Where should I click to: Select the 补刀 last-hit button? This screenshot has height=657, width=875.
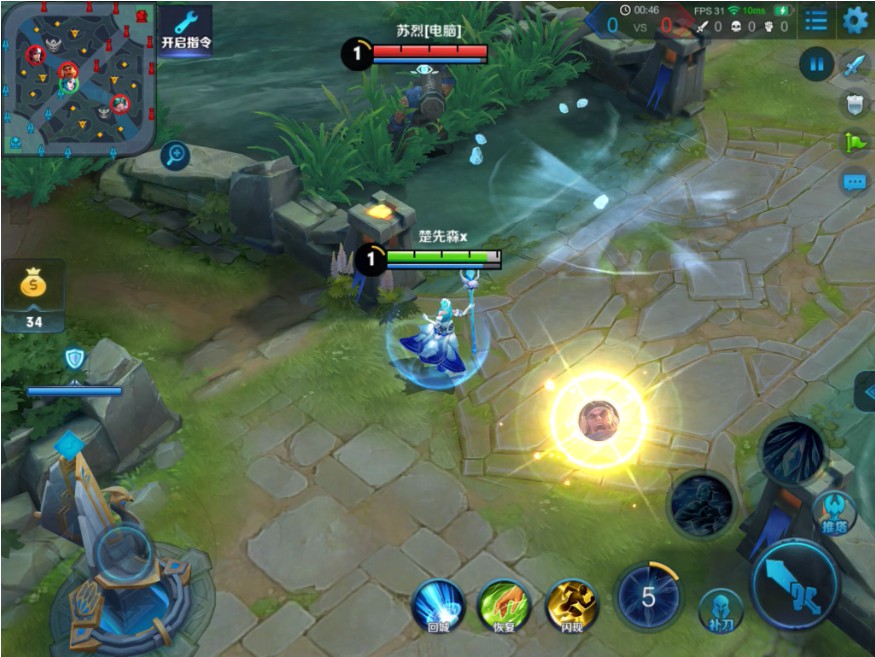pyautogui.click(x=720, y=611)
